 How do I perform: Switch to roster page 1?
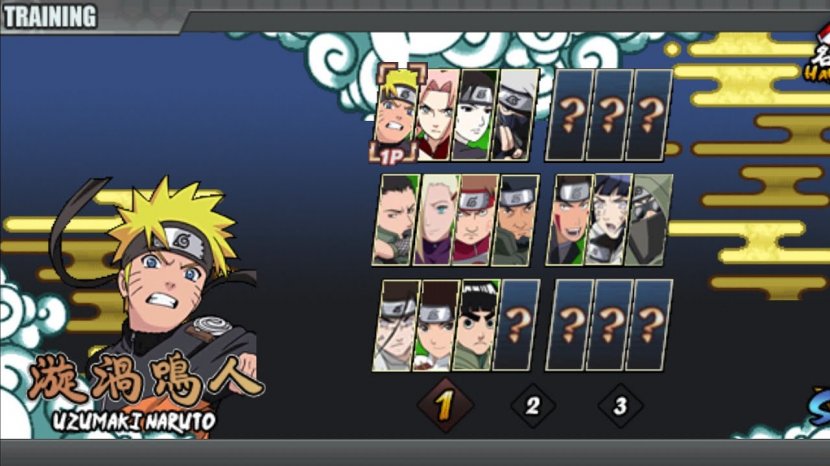[x=445, y=406]
